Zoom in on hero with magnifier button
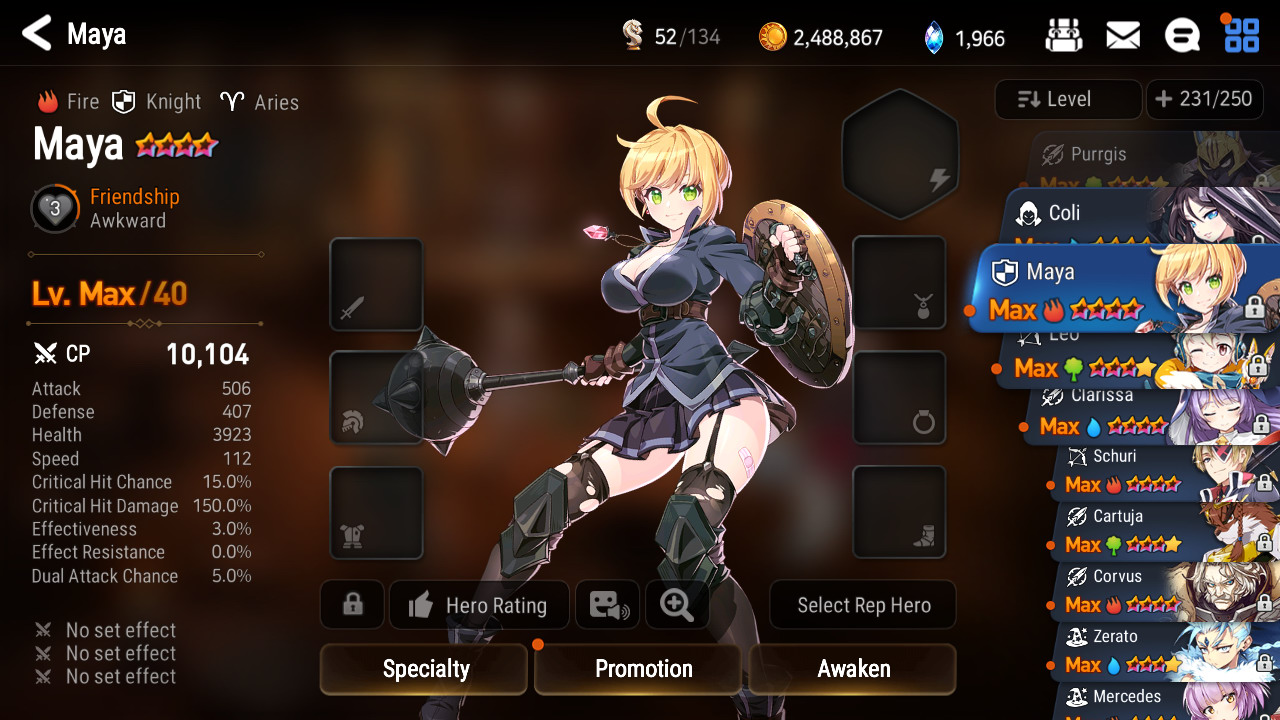1280x720 pixels. click(x=677, y=605)
